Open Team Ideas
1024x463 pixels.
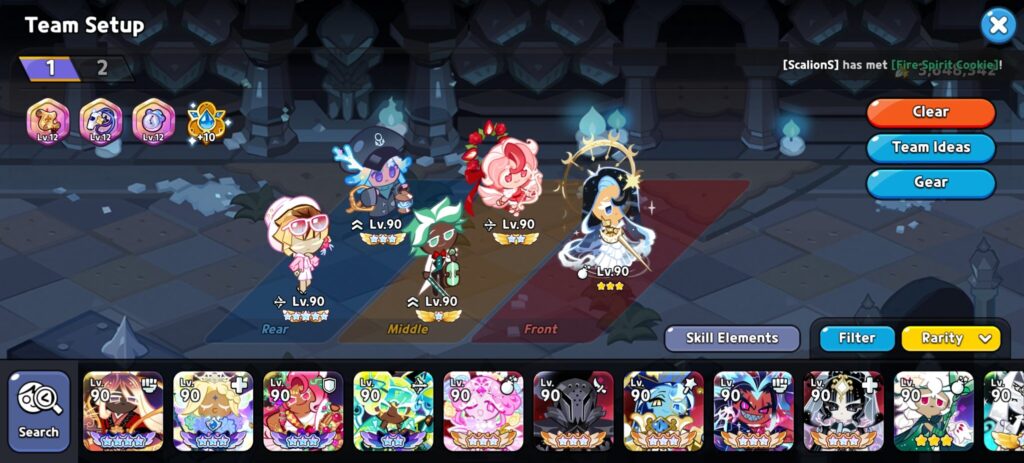point(930,147)
